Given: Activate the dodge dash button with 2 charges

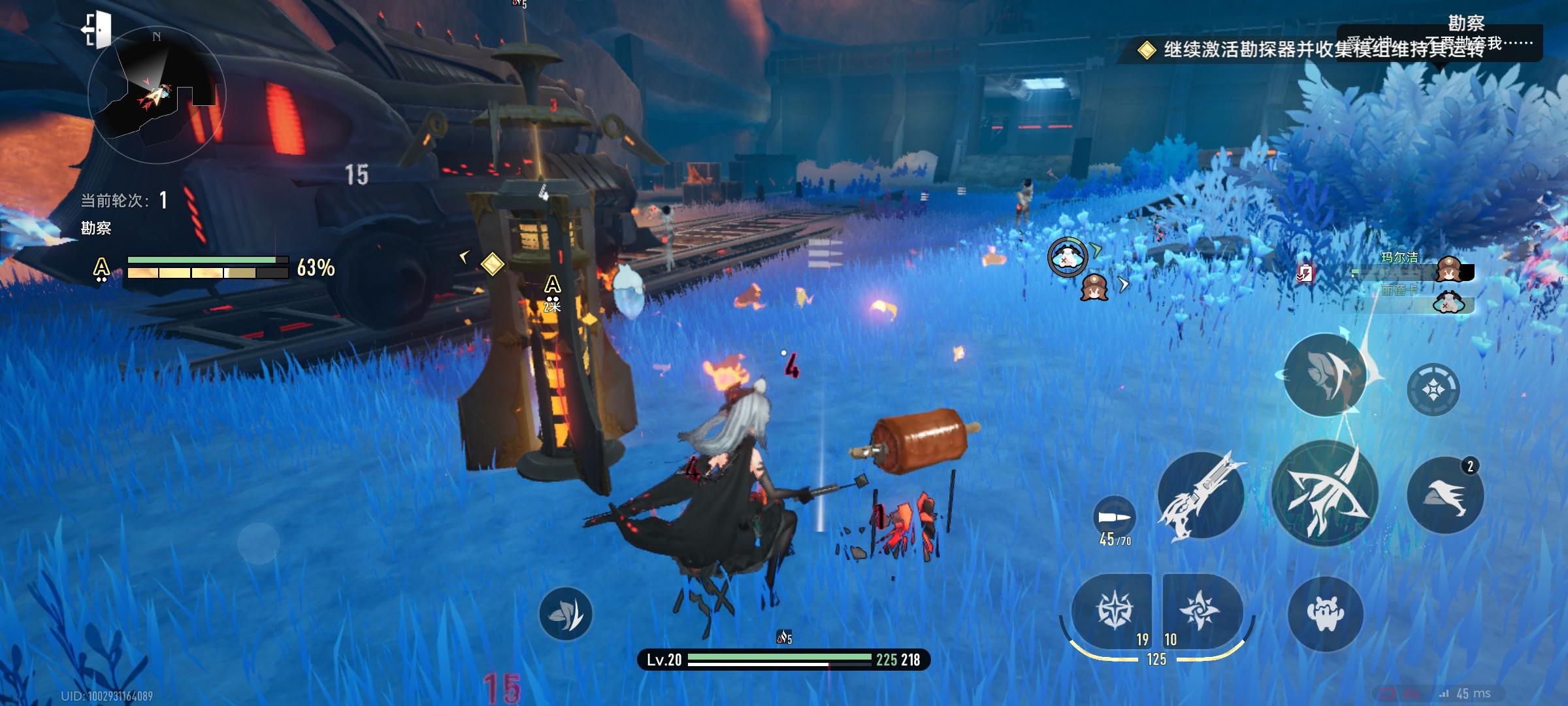Looking at the screenshot, I should (1445, 495).
